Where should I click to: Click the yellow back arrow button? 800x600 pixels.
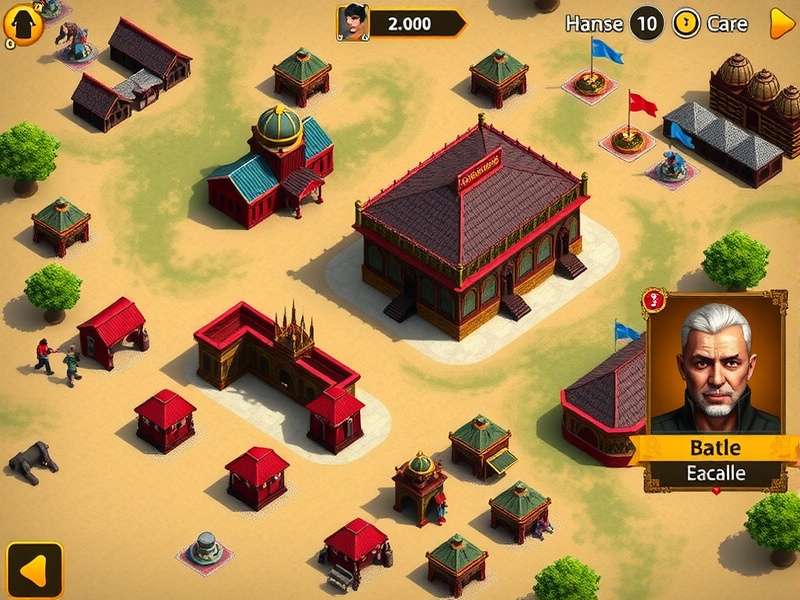pos(34,570)
